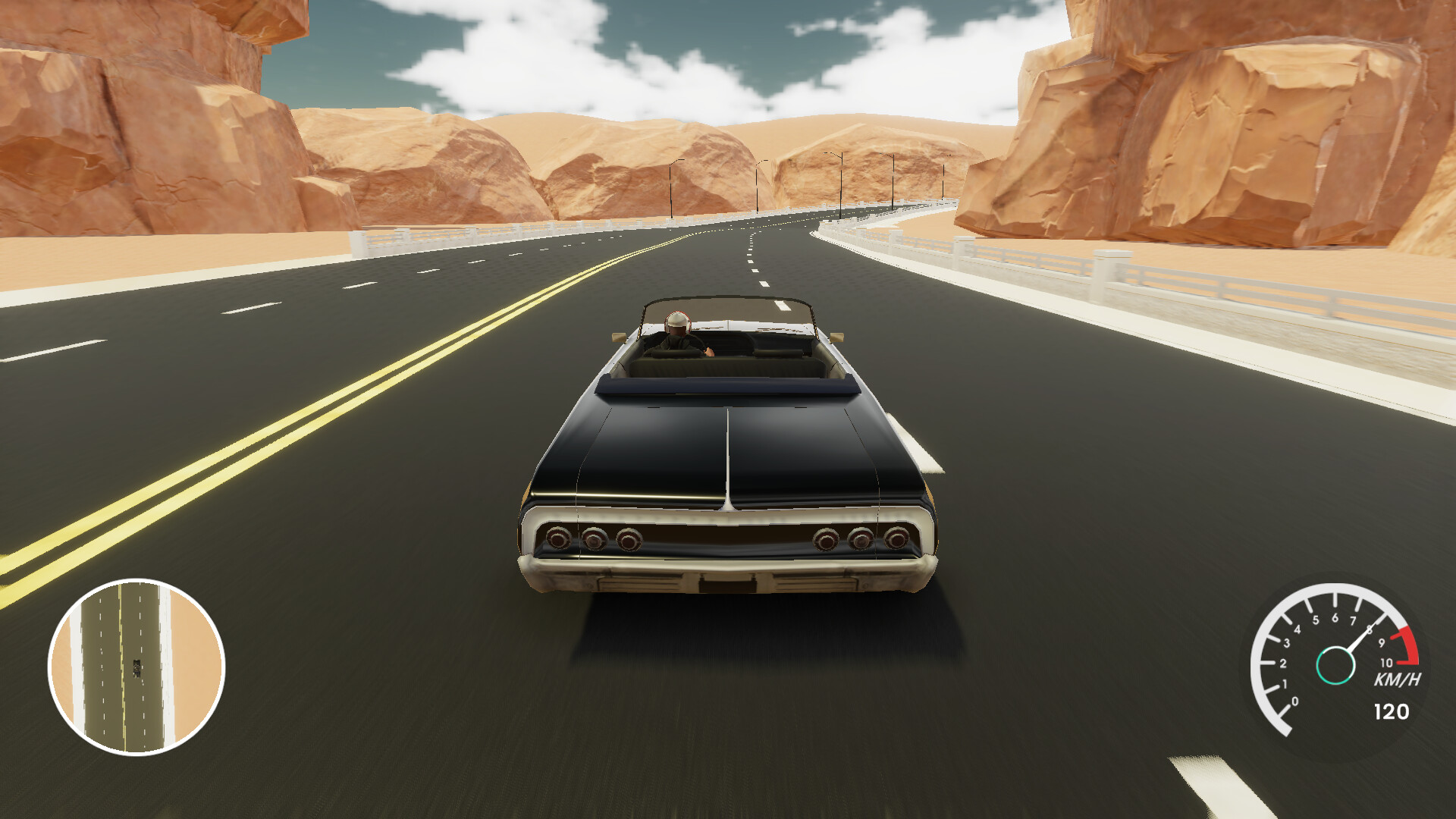Image resolution: width=1456 pixels, height=819 pixels.
Task: Click the number 10 on the tachometer dial
Action: pos(1387,662)
